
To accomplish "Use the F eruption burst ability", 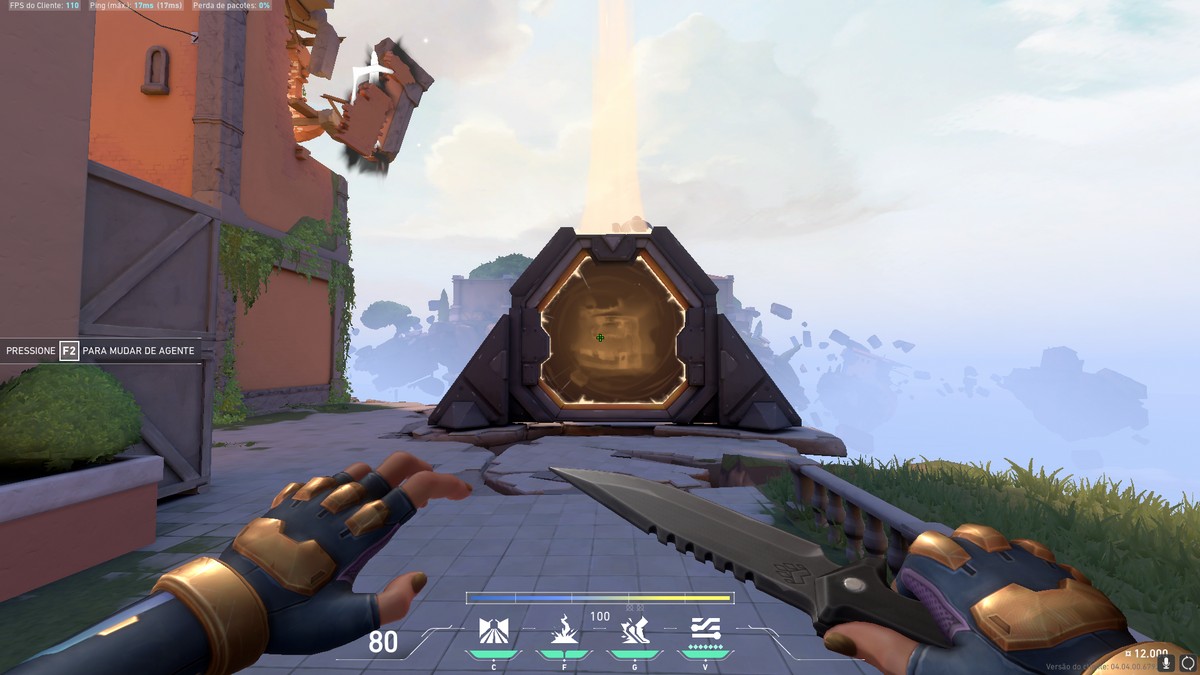I will [x=564, y=630].
